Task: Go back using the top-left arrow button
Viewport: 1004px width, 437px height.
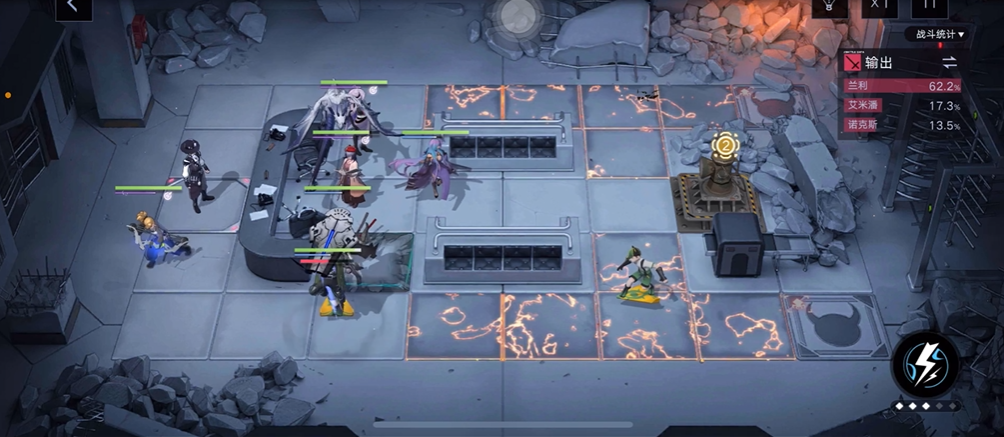Action: tap(72, 6)
